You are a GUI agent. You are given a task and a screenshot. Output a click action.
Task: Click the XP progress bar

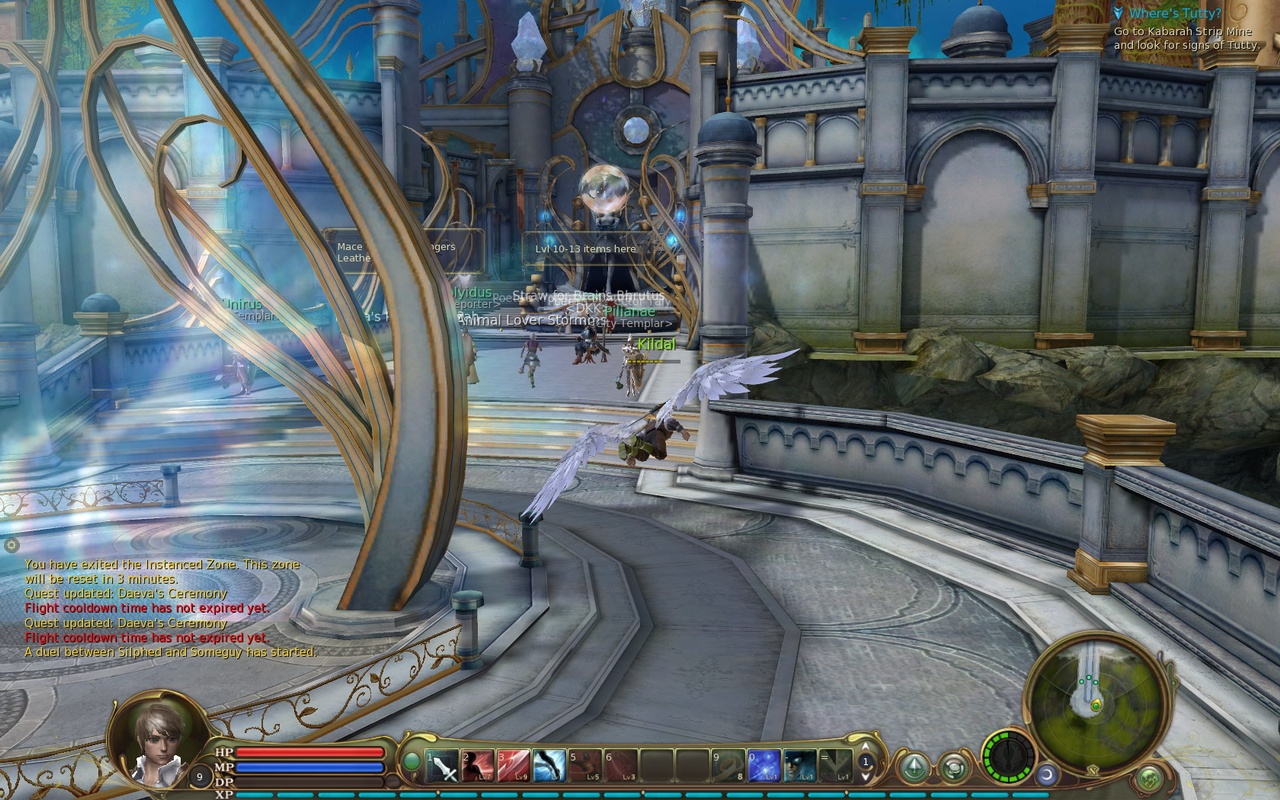point(300,794)
